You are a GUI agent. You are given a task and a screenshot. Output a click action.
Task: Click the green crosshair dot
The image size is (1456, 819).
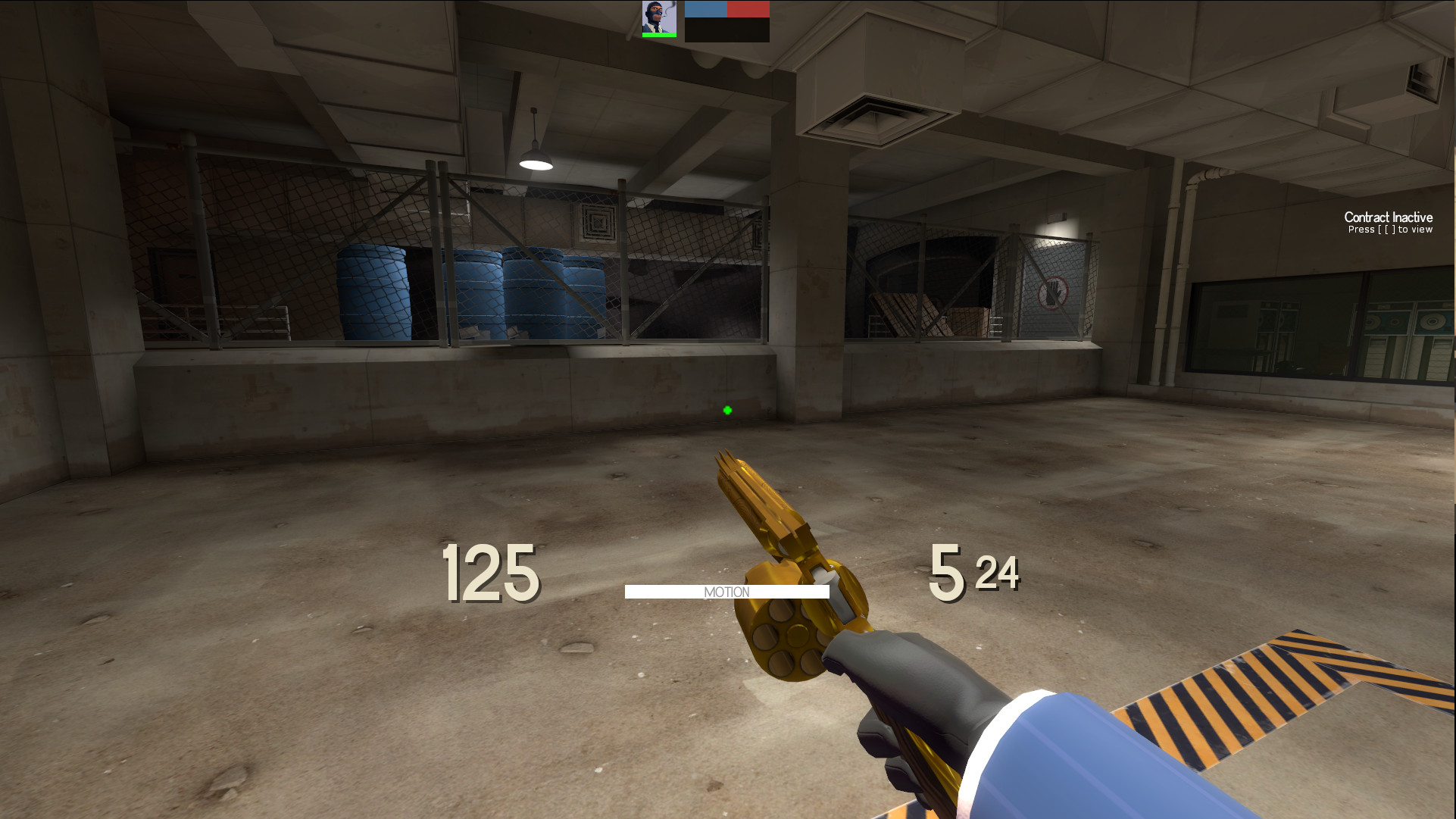click(726, 410)
